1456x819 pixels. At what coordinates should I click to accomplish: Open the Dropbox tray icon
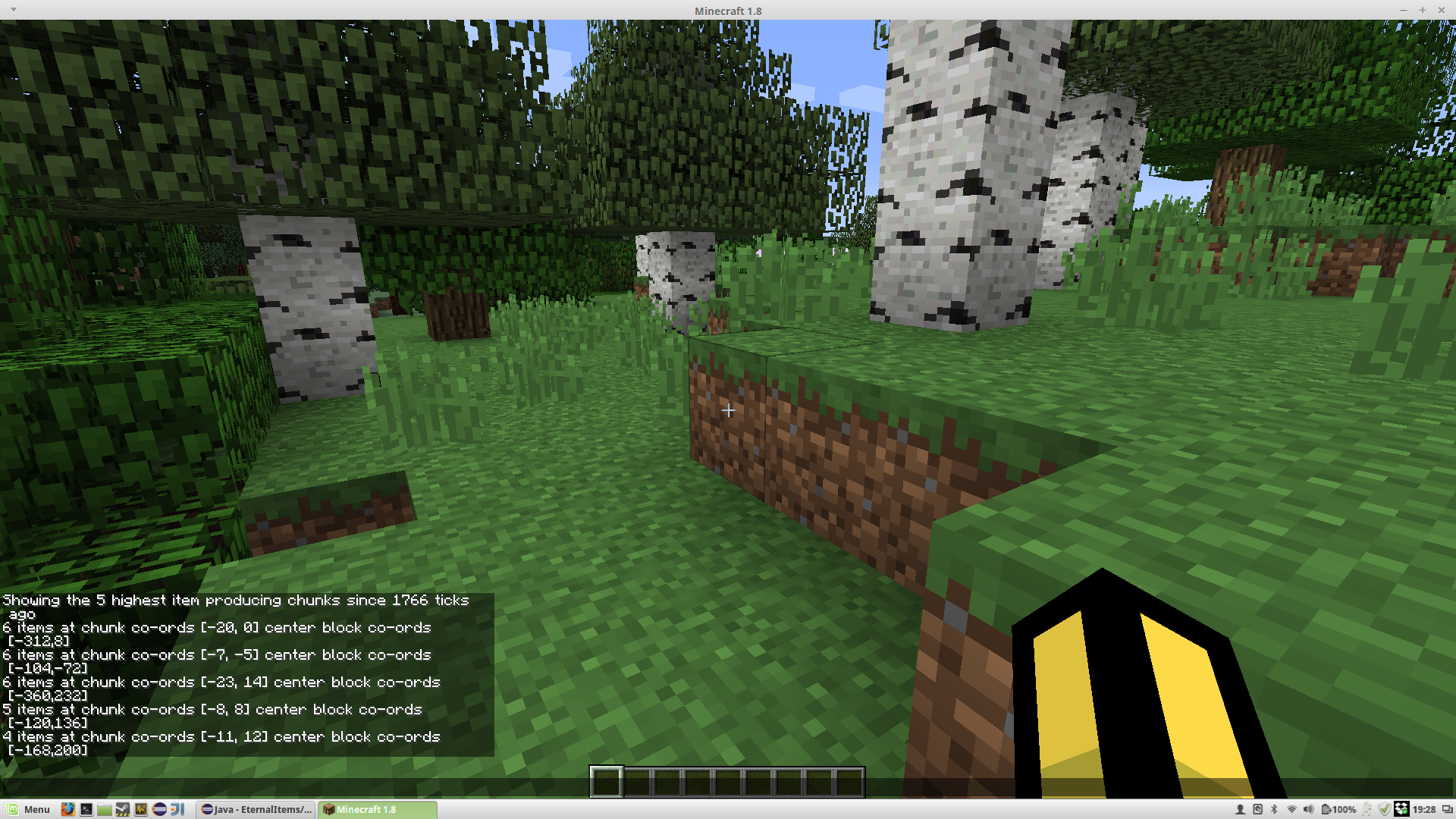pos(1401,809)
